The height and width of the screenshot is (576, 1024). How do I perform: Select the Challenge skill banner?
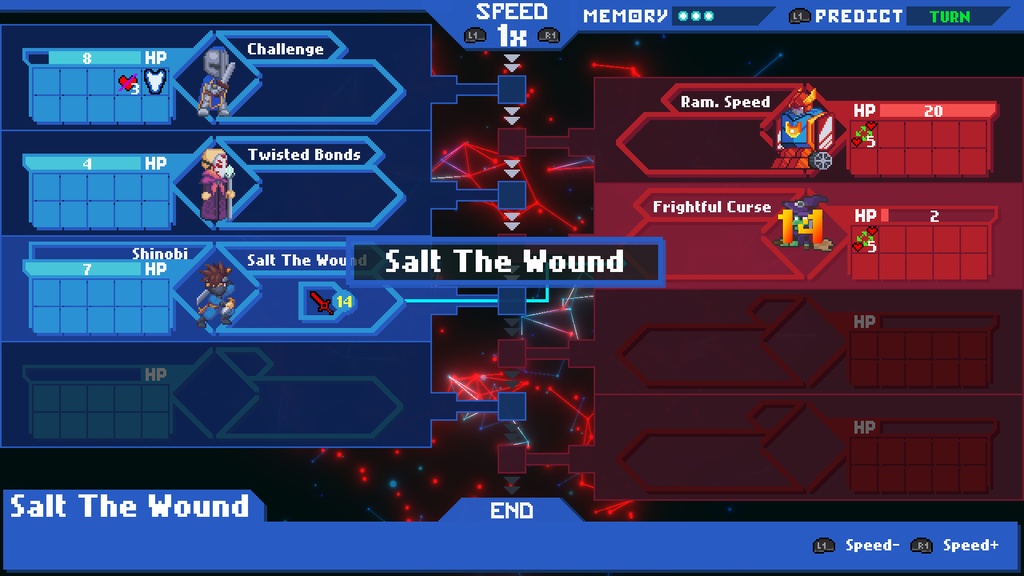tap(286, 49)
